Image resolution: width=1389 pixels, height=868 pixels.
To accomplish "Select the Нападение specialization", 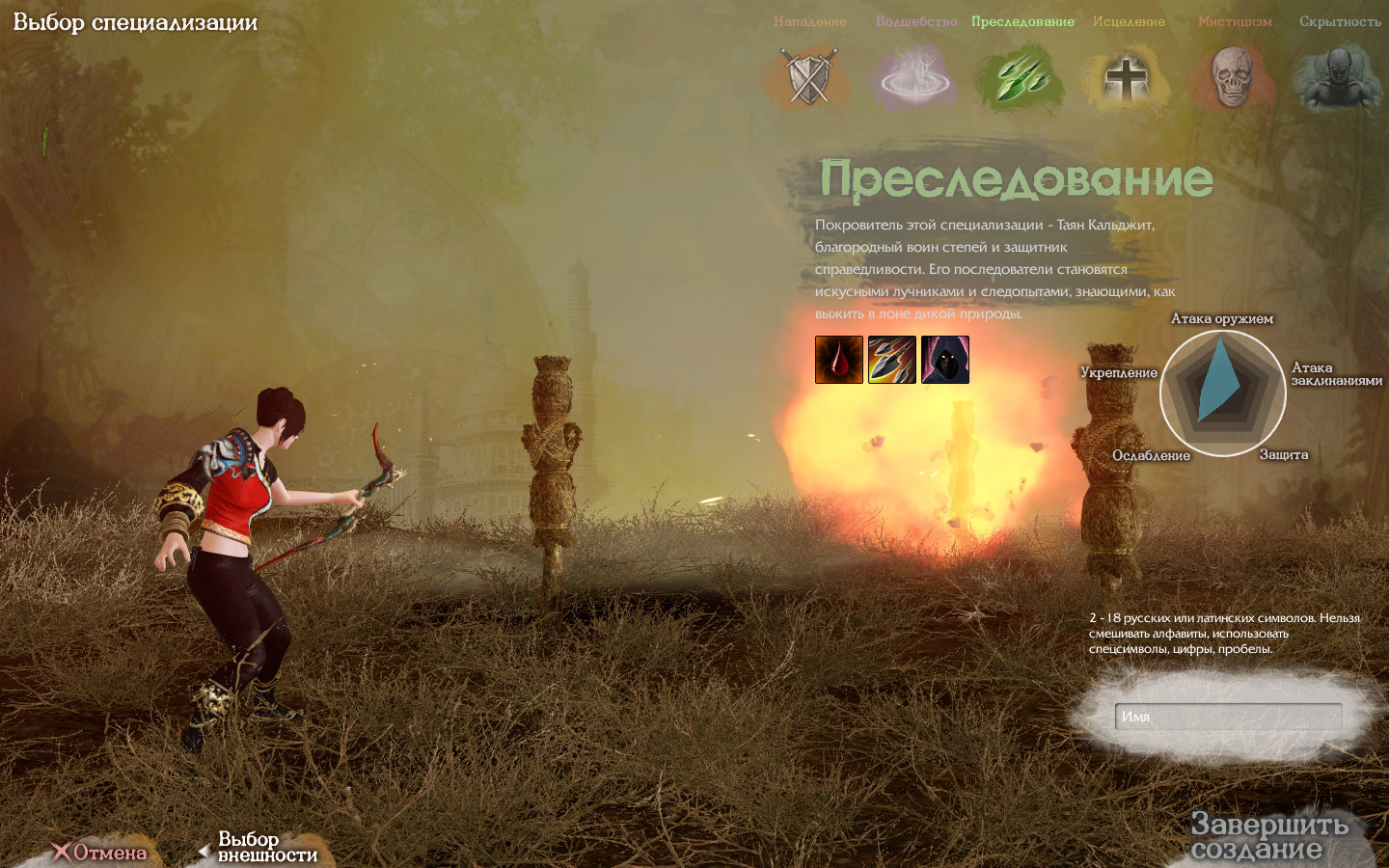I will point(809,76).
